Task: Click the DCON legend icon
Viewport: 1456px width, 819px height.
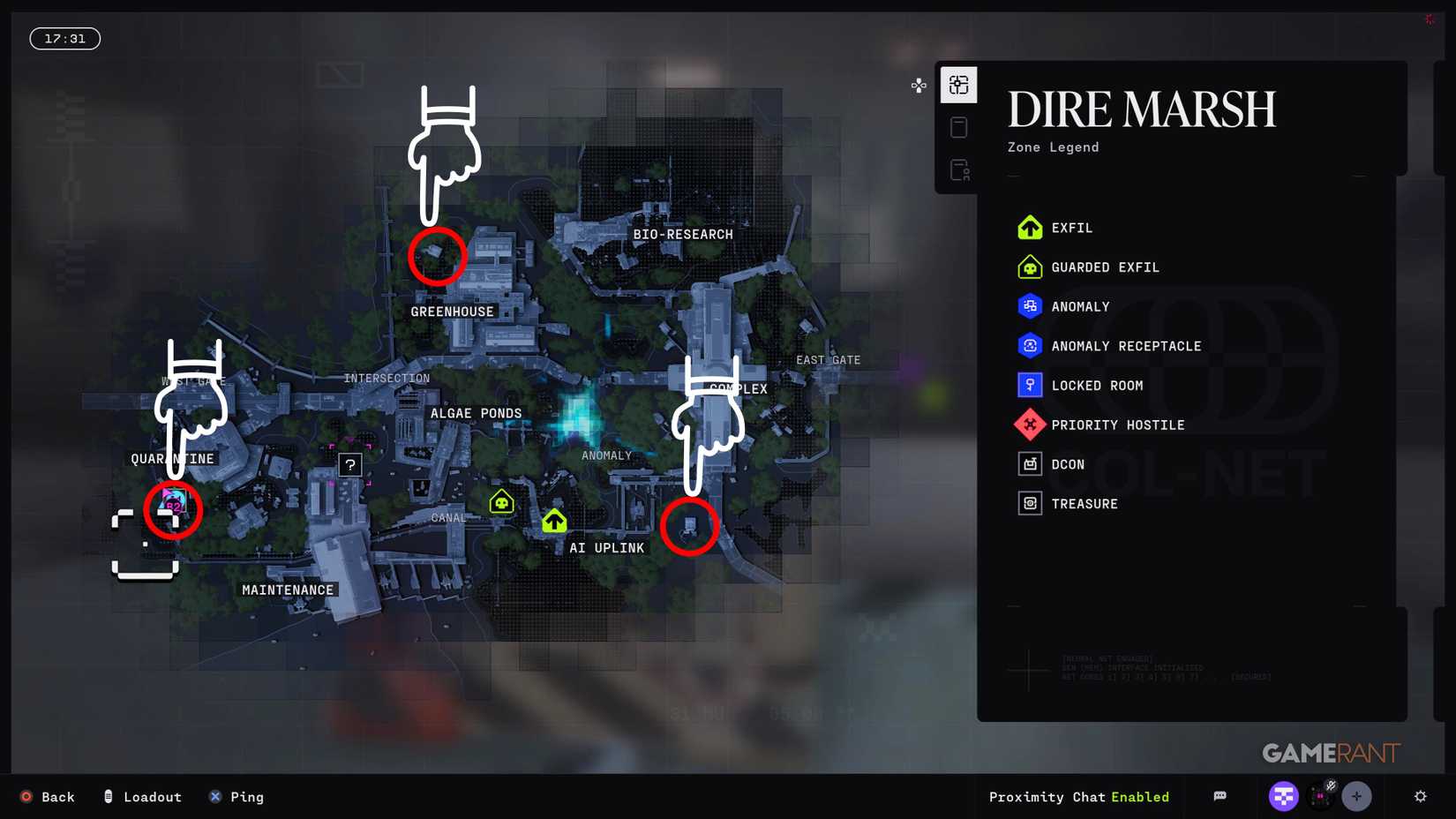Action: (x=1029, y=463)
